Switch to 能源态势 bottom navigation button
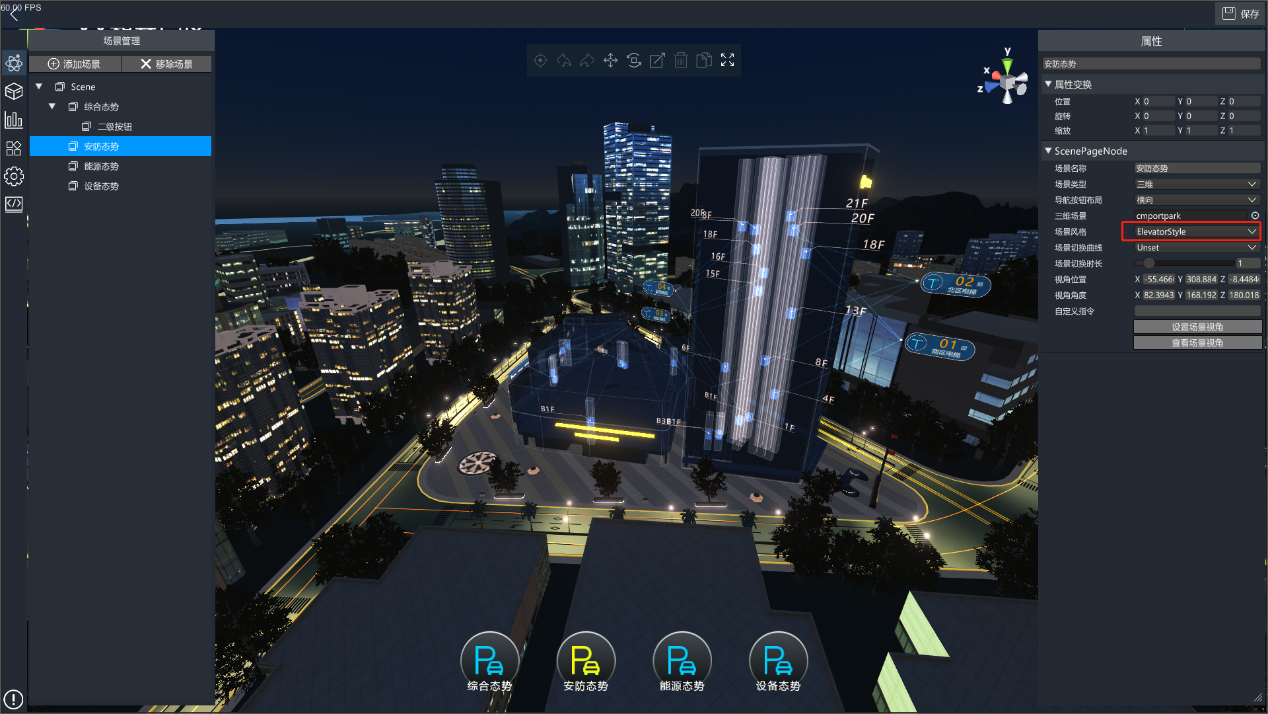The image size is (1268, 714). coord(682,663)
